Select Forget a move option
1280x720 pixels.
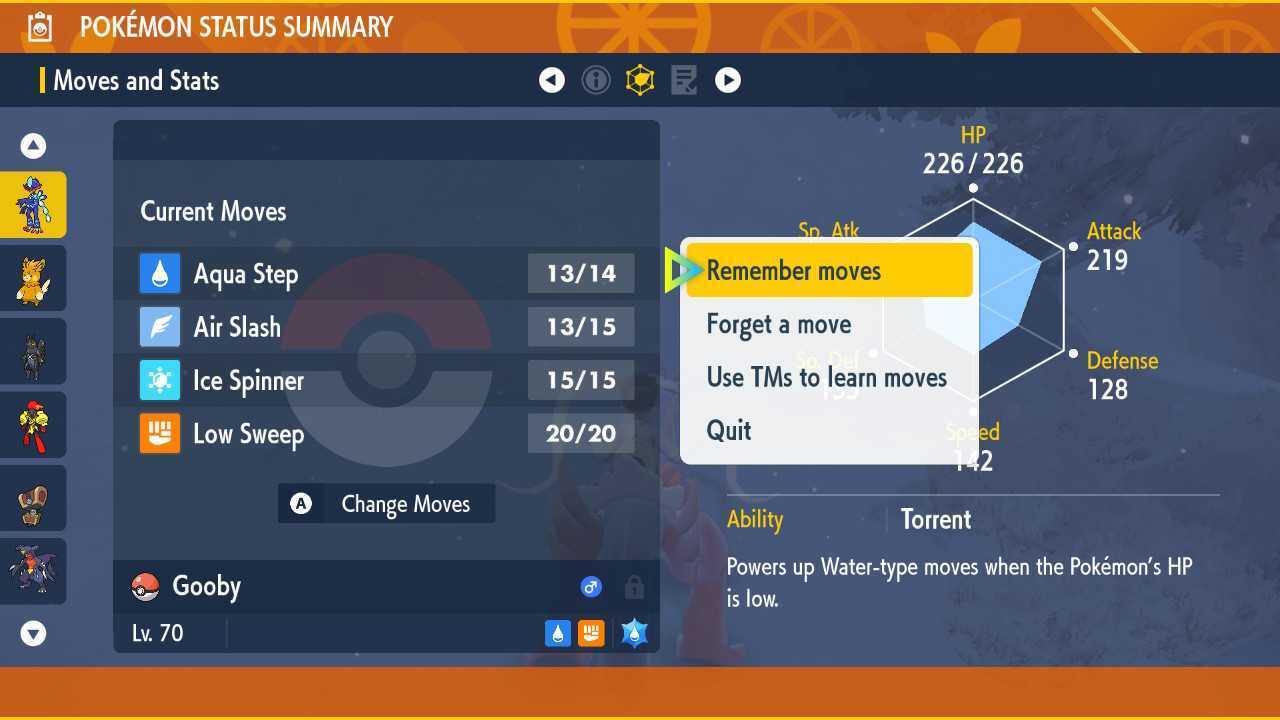click(778, 324)
